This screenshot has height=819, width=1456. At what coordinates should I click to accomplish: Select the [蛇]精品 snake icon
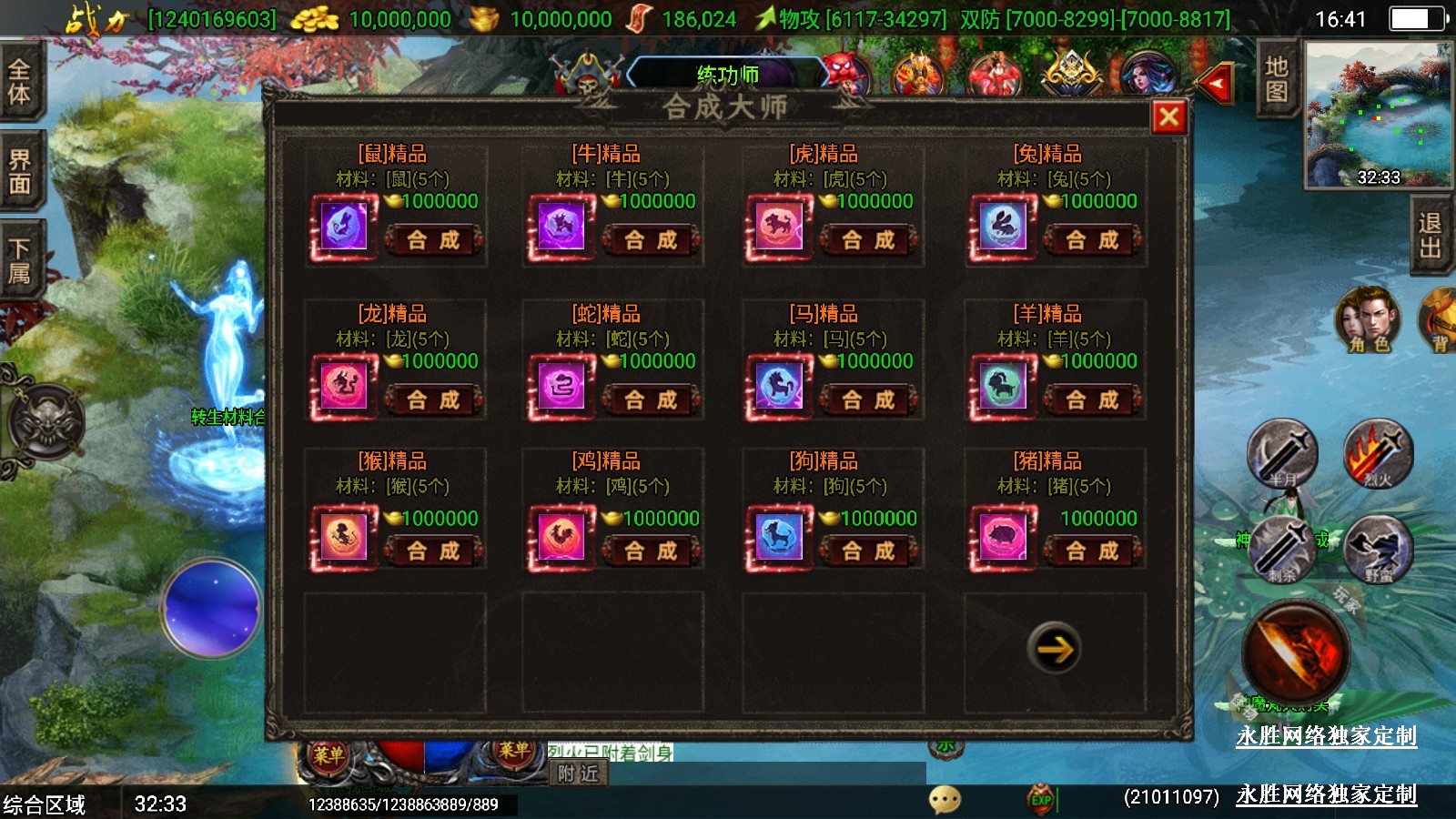pos(561,386)
